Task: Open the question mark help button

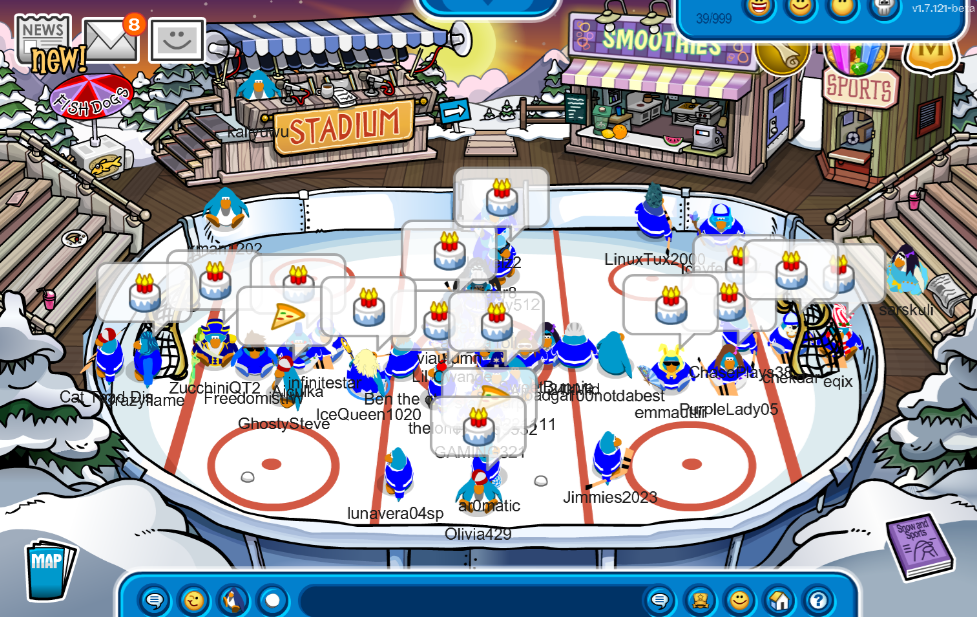Action: click(817, 600)
